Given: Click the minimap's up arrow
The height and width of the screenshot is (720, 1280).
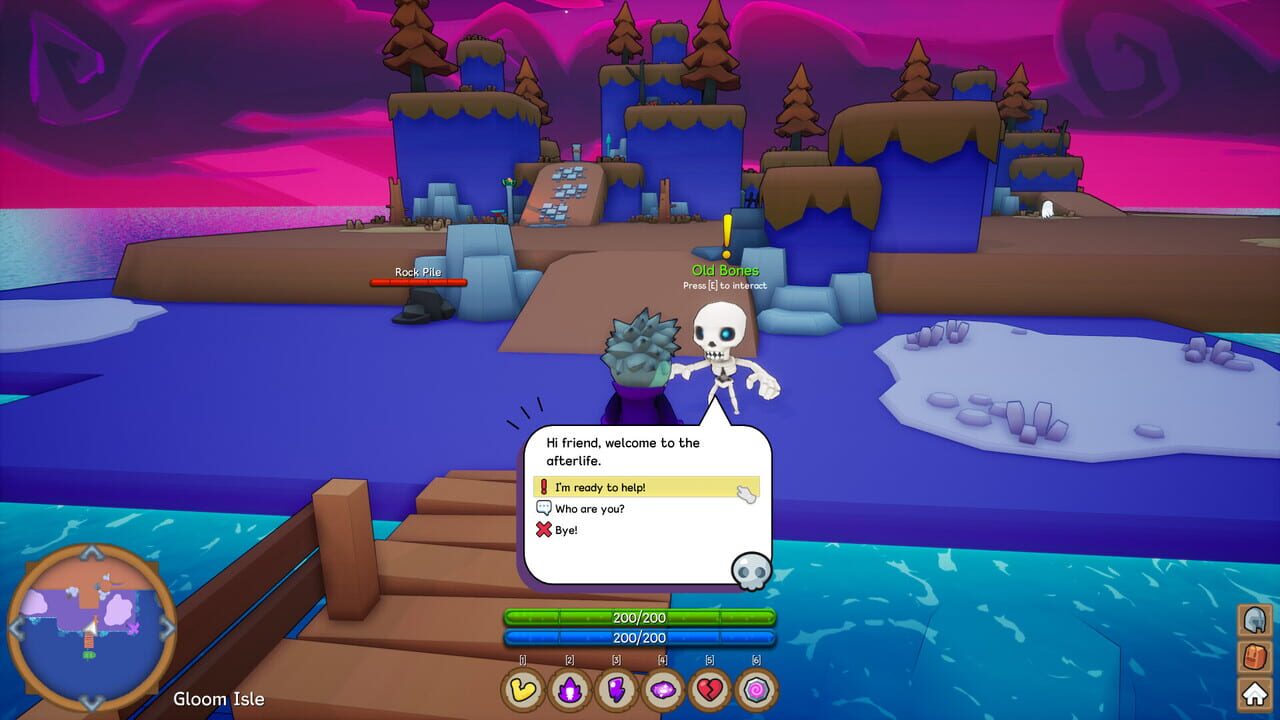Looking at the screenshot, I should 91,553.
